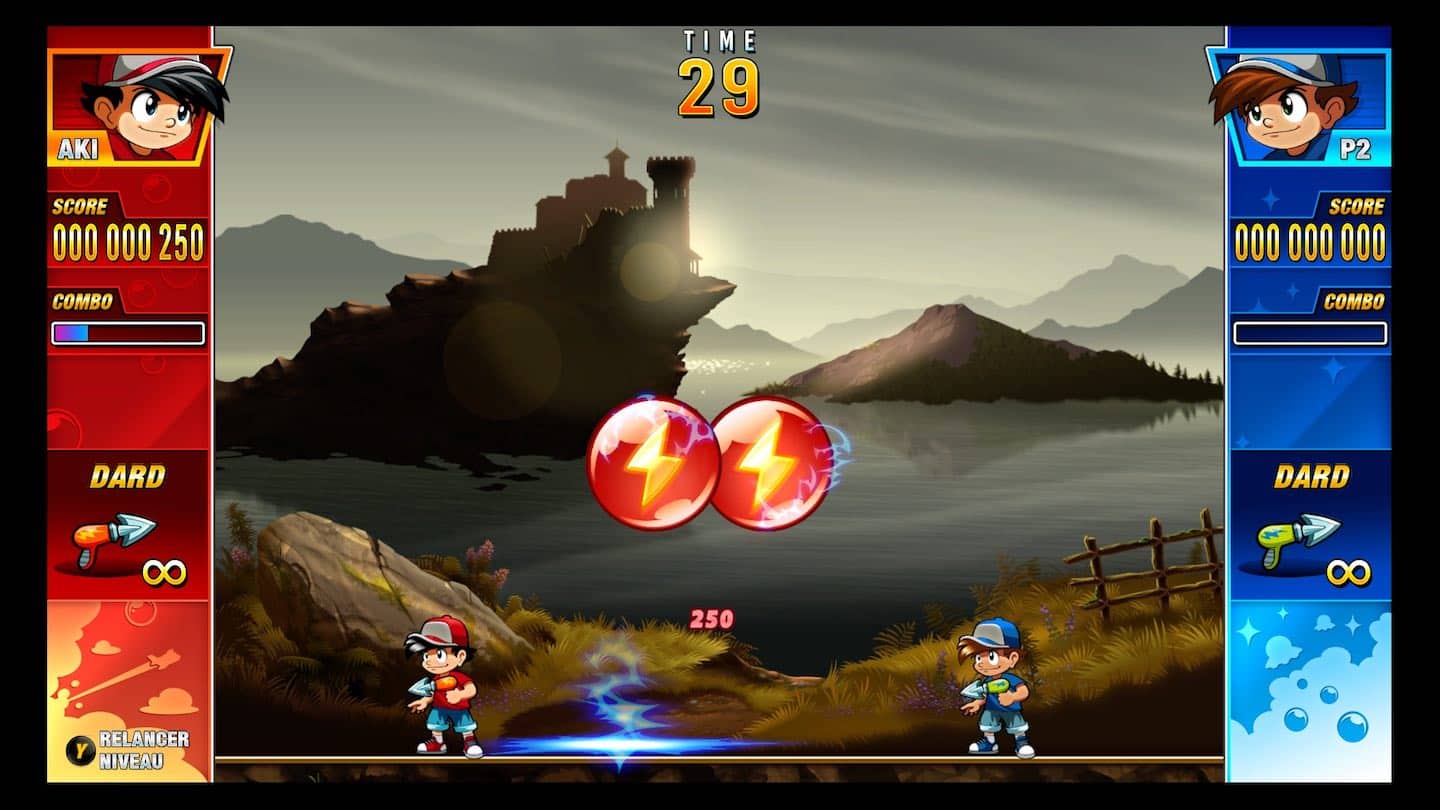Choose Aki's orange Dard harpoon gun icon

click(x=114, y=537)
